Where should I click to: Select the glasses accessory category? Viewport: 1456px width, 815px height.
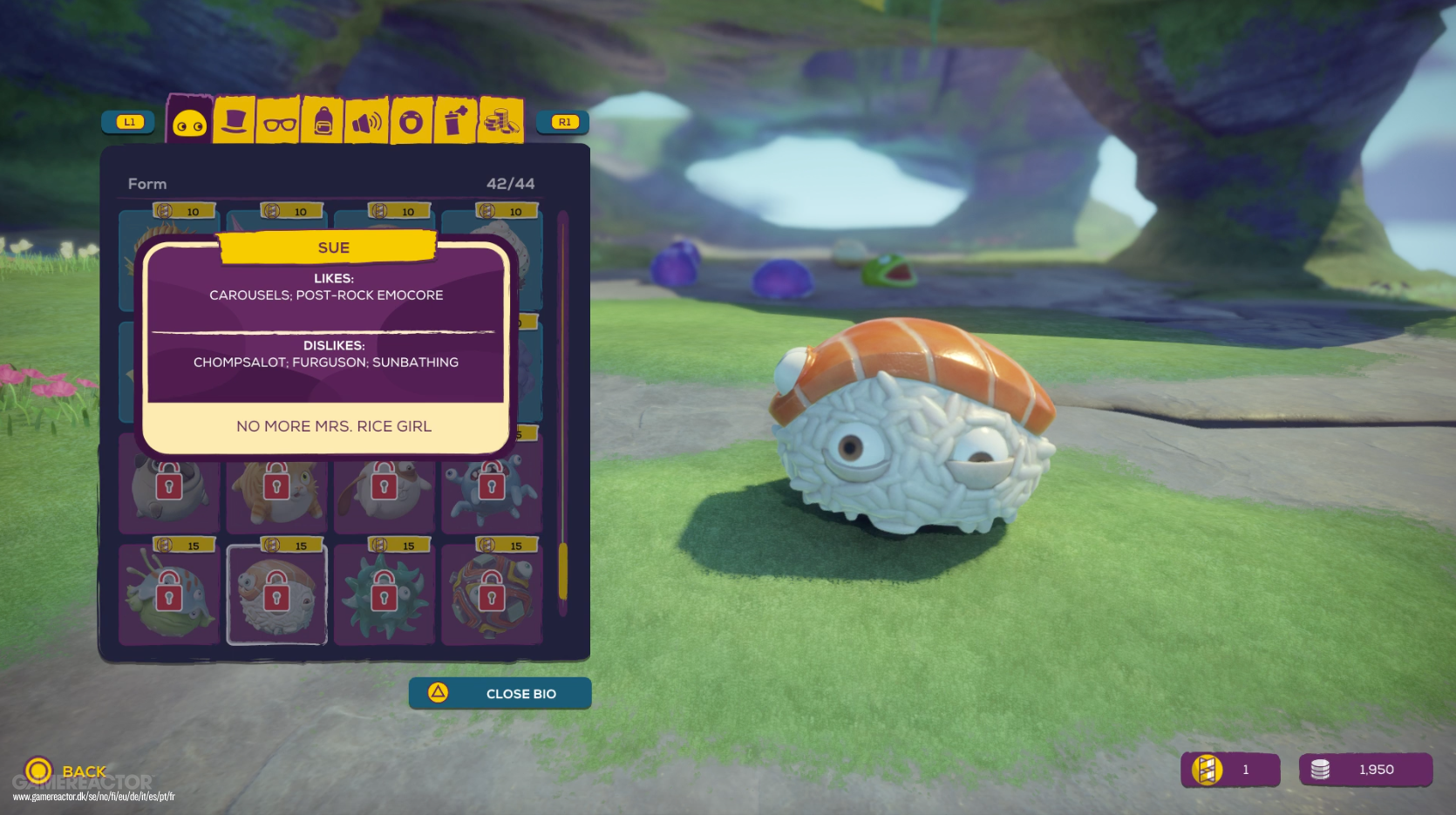coord(278,122)
